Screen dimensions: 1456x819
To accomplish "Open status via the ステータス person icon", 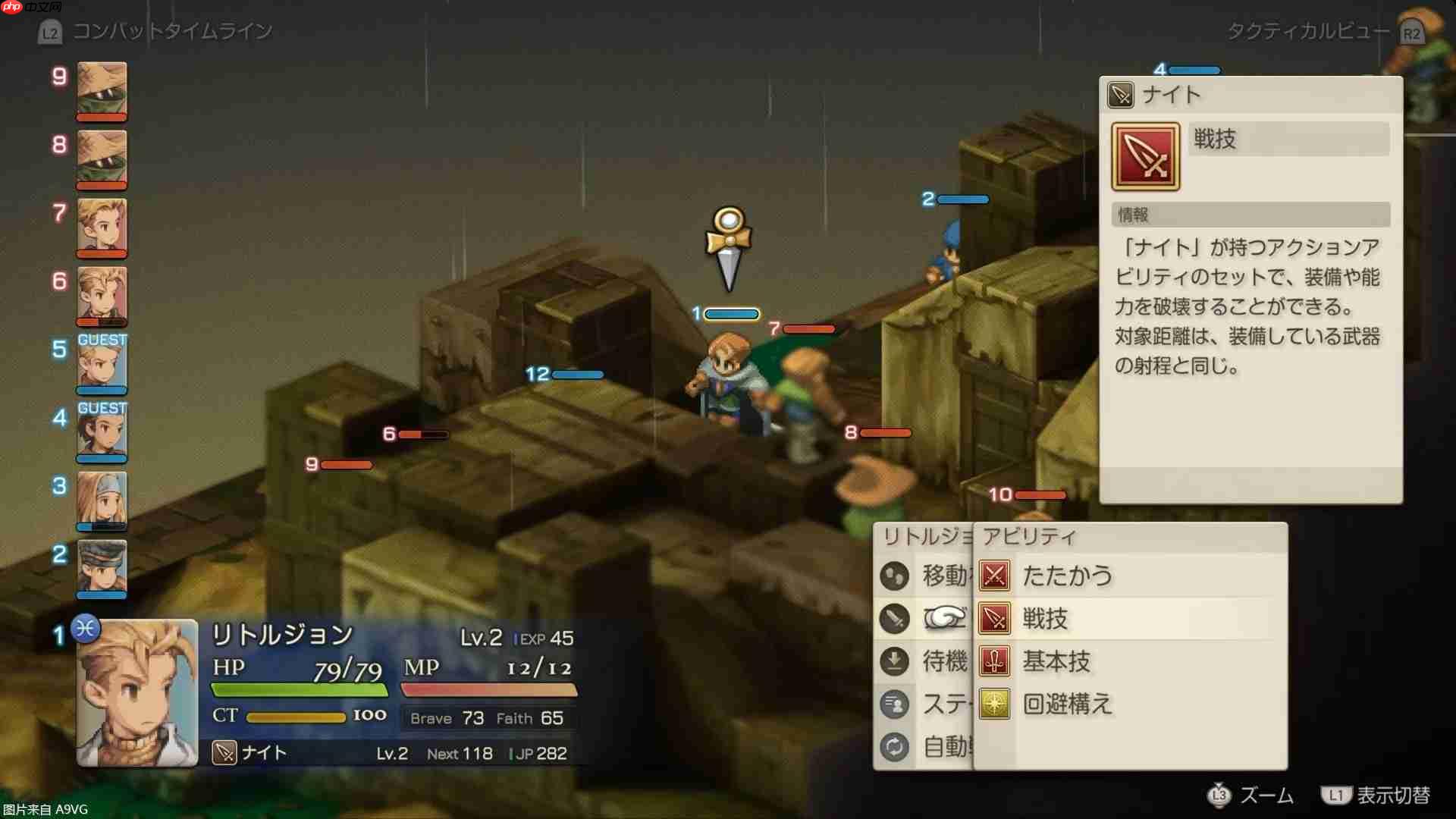I will [895, 704].
